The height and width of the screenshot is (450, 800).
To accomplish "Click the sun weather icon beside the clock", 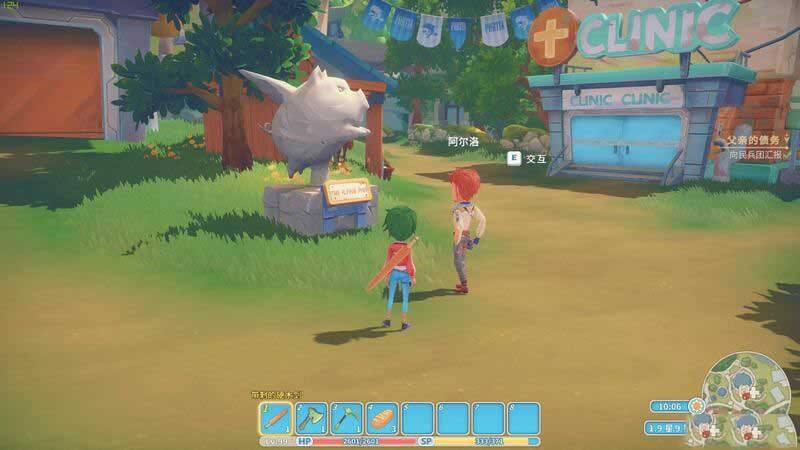I will pyautogui.click(x=694, y=406).
